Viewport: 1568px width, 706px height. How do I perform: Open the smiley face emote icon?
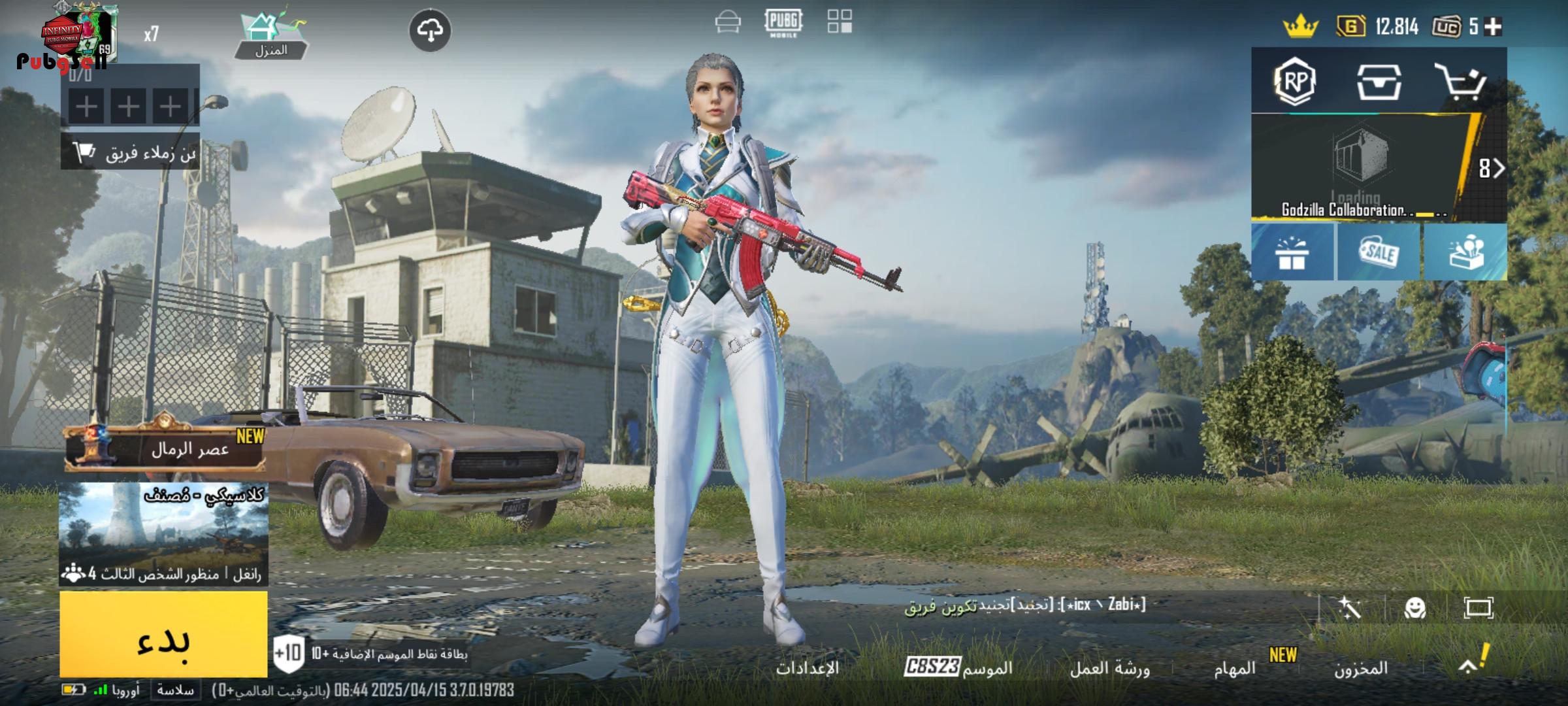pos(1415,608)
